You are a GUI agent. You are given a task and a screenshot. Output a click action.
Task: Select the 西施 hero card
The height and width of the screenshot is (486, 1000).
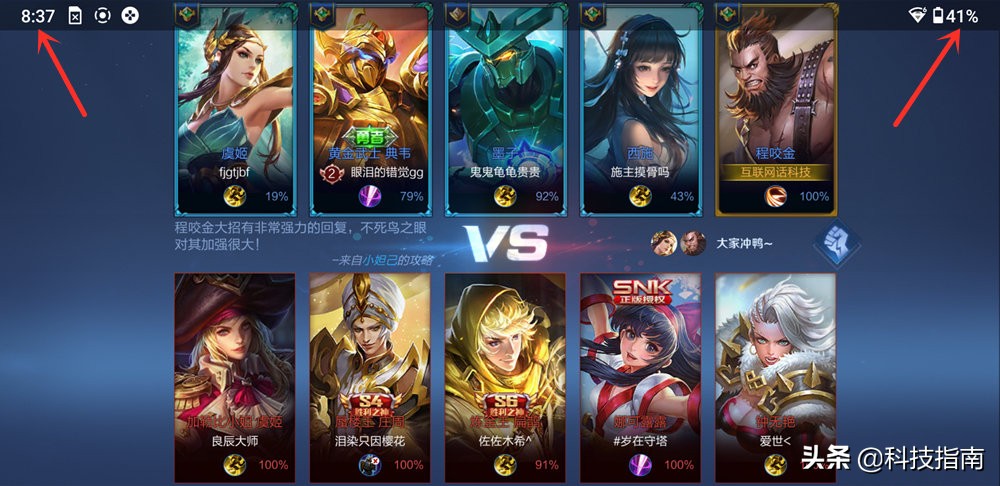pyautogui.click(x=640, y=110)
